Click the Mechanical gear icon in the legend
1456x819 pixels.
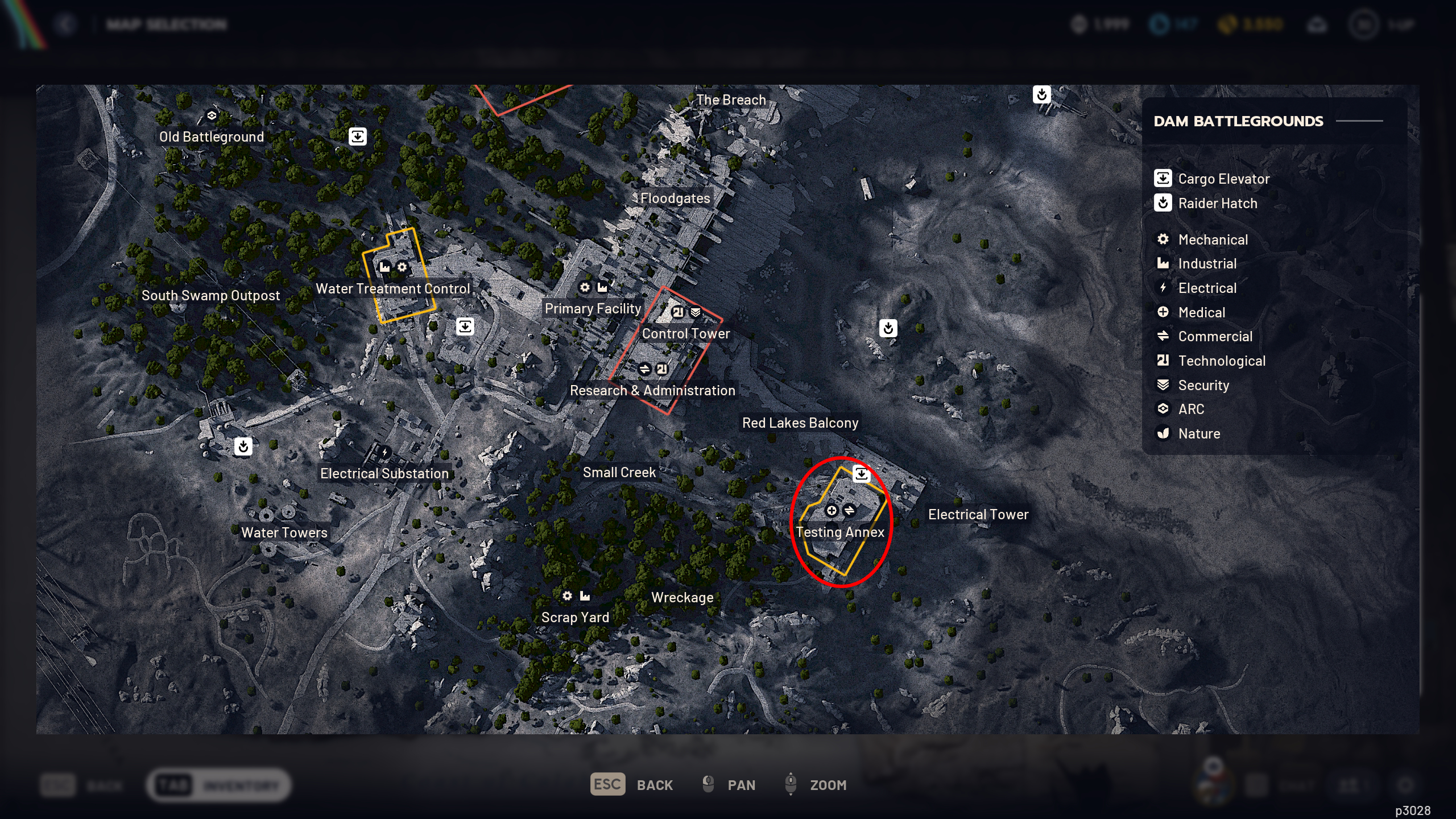tap(1163, 239)
